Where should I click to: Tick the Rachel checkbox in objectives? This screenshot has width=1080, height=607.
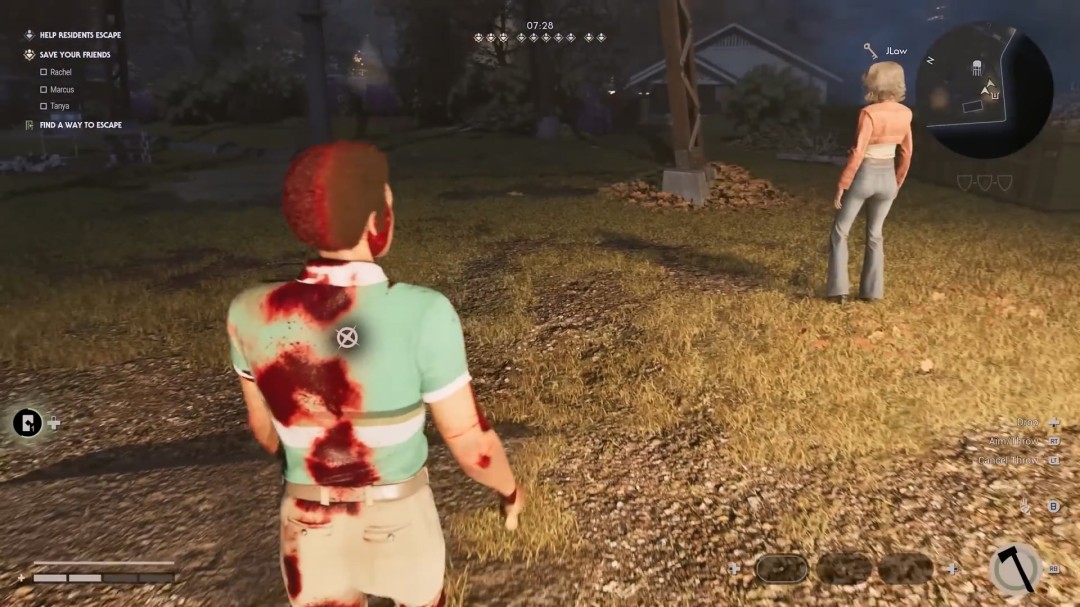pos(44,72)
